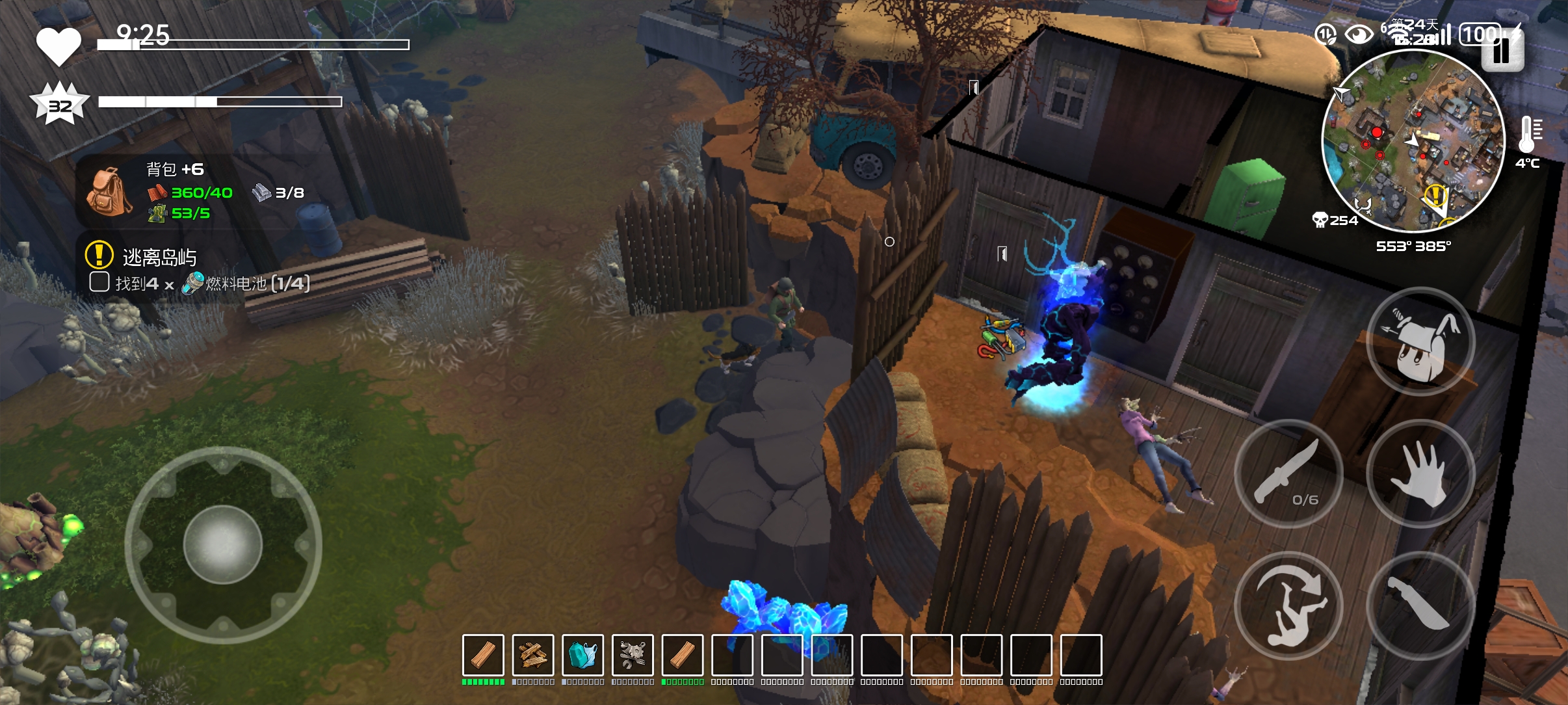Tick the fuel cell objective checkbox
Image resolution: width=1568 pixels, height=705 pixels.
point(99,282)
